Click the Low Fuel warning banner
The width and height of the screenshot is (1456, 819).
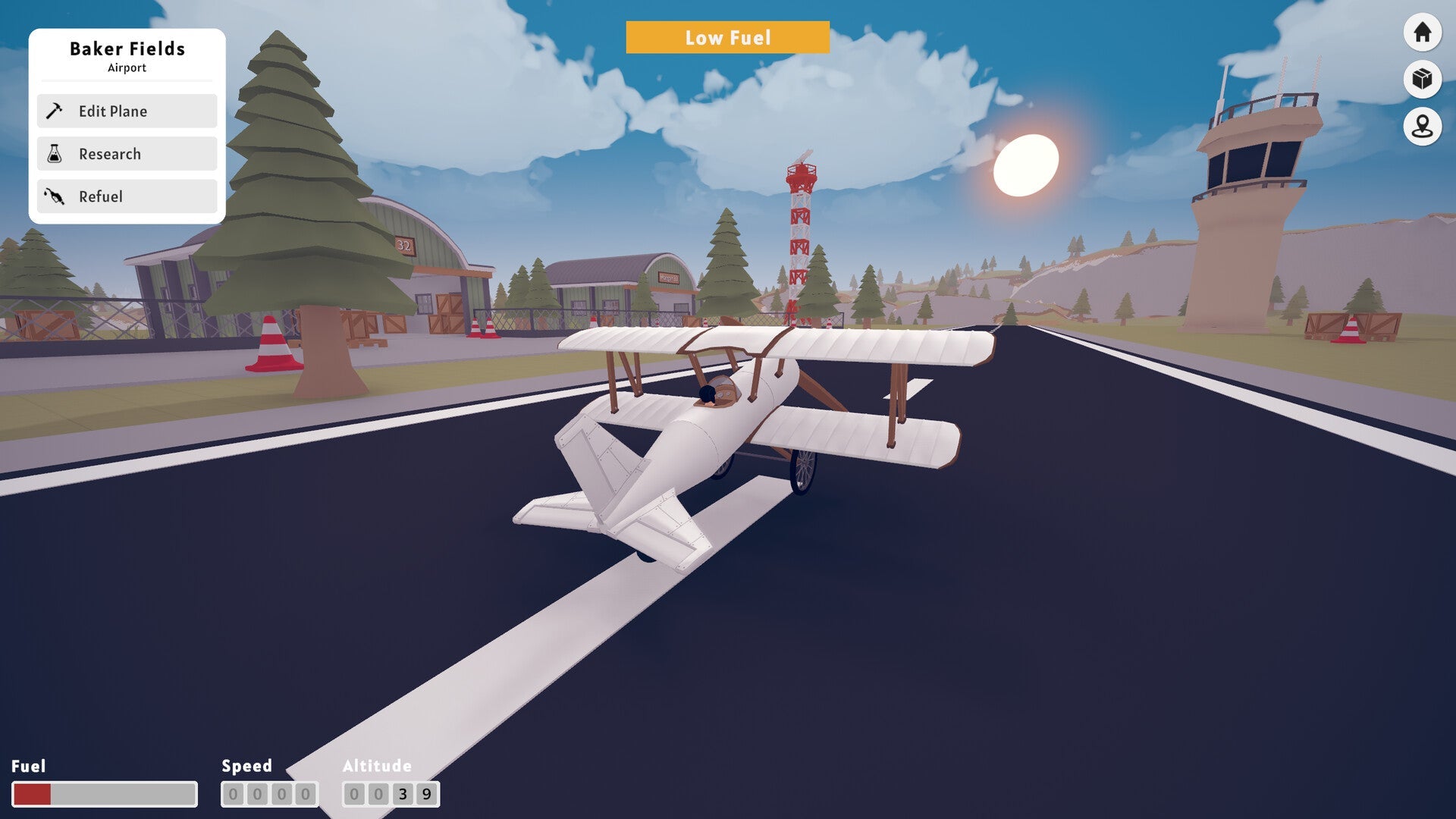pyautogui.click(x=728, y=37)
